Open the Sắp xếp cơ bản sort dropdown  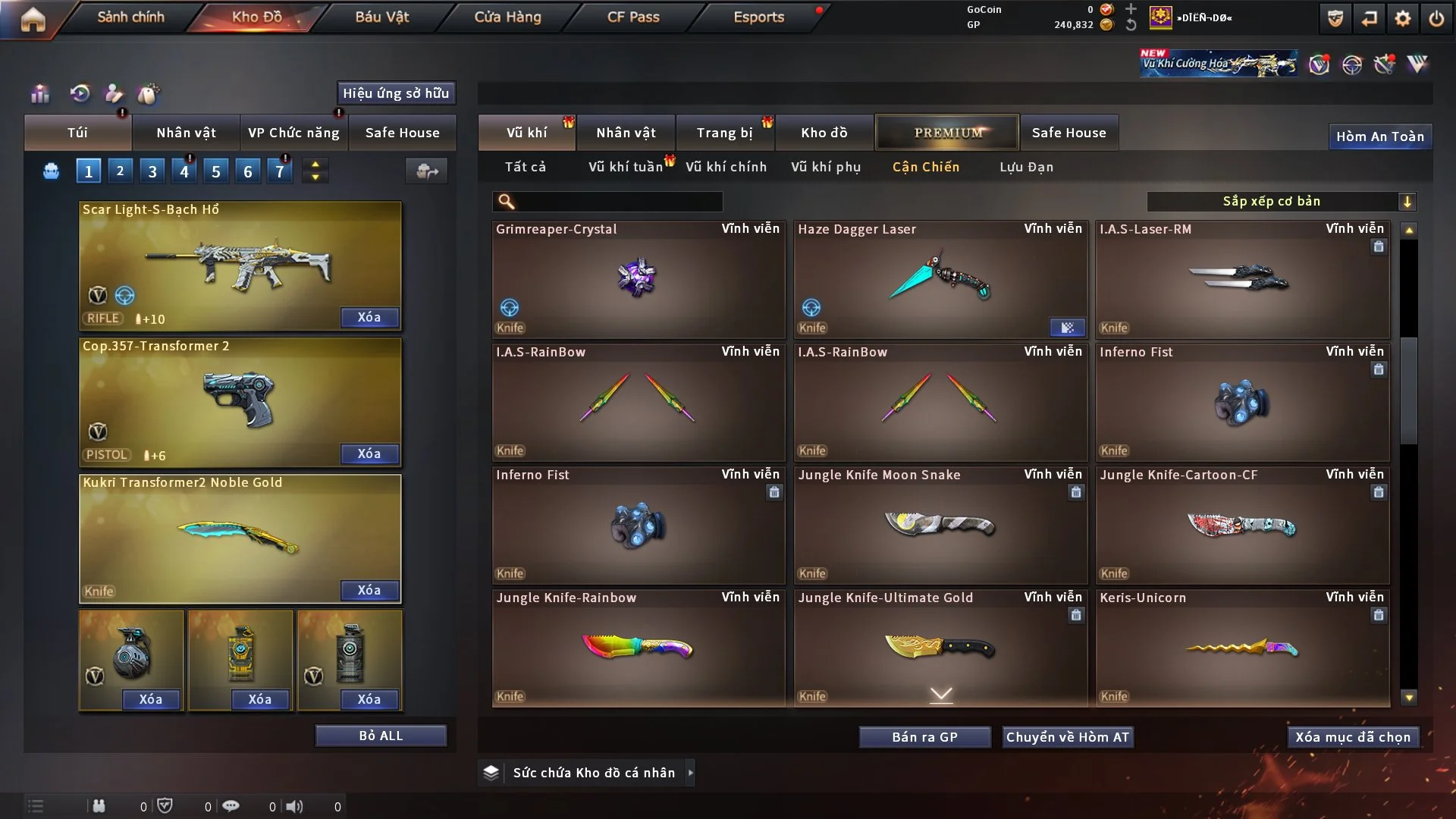point(1281,201)
